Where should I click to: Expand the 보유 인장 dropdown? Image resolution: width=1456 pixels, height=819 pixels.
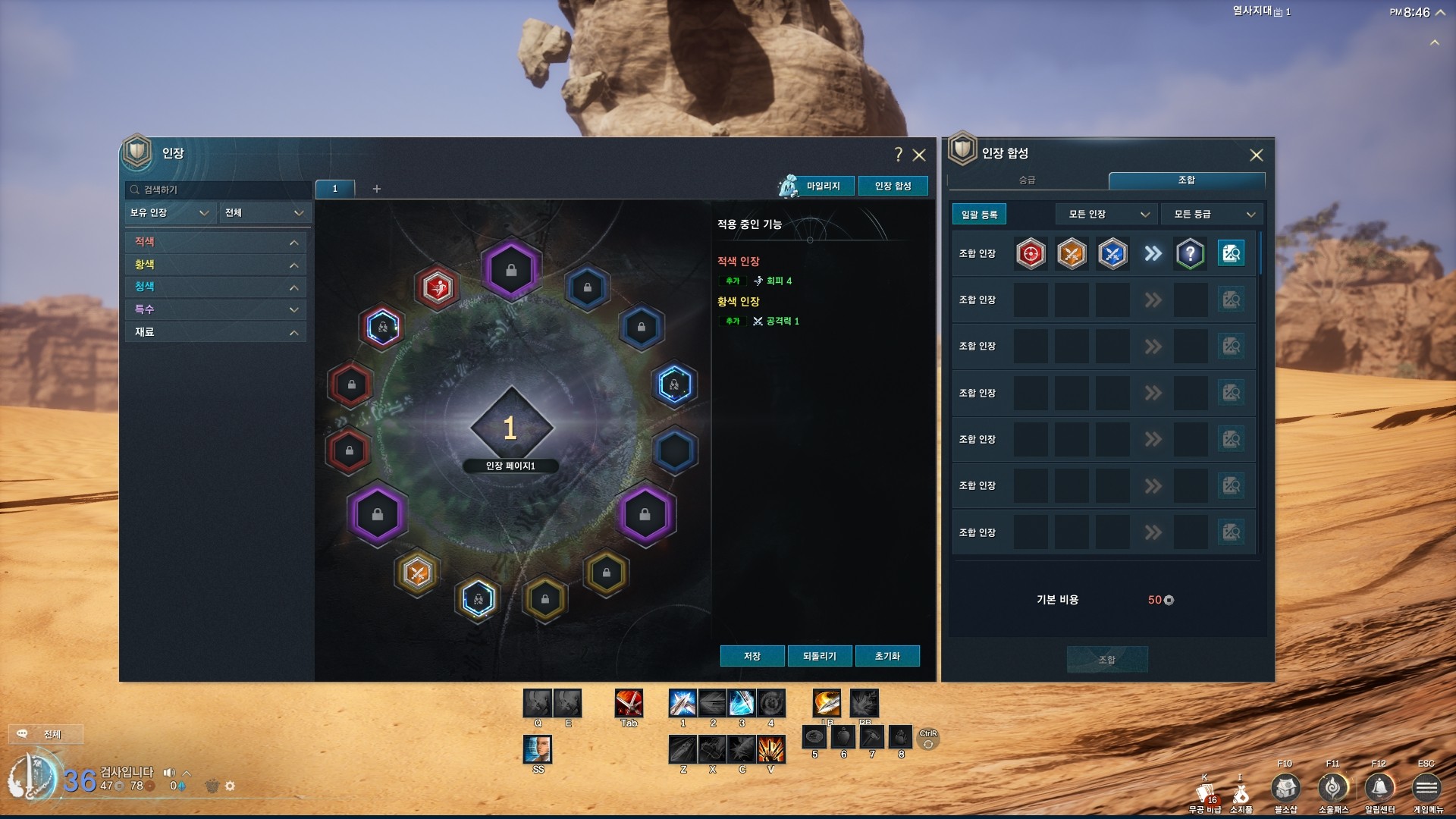click(x=169, y=213)
